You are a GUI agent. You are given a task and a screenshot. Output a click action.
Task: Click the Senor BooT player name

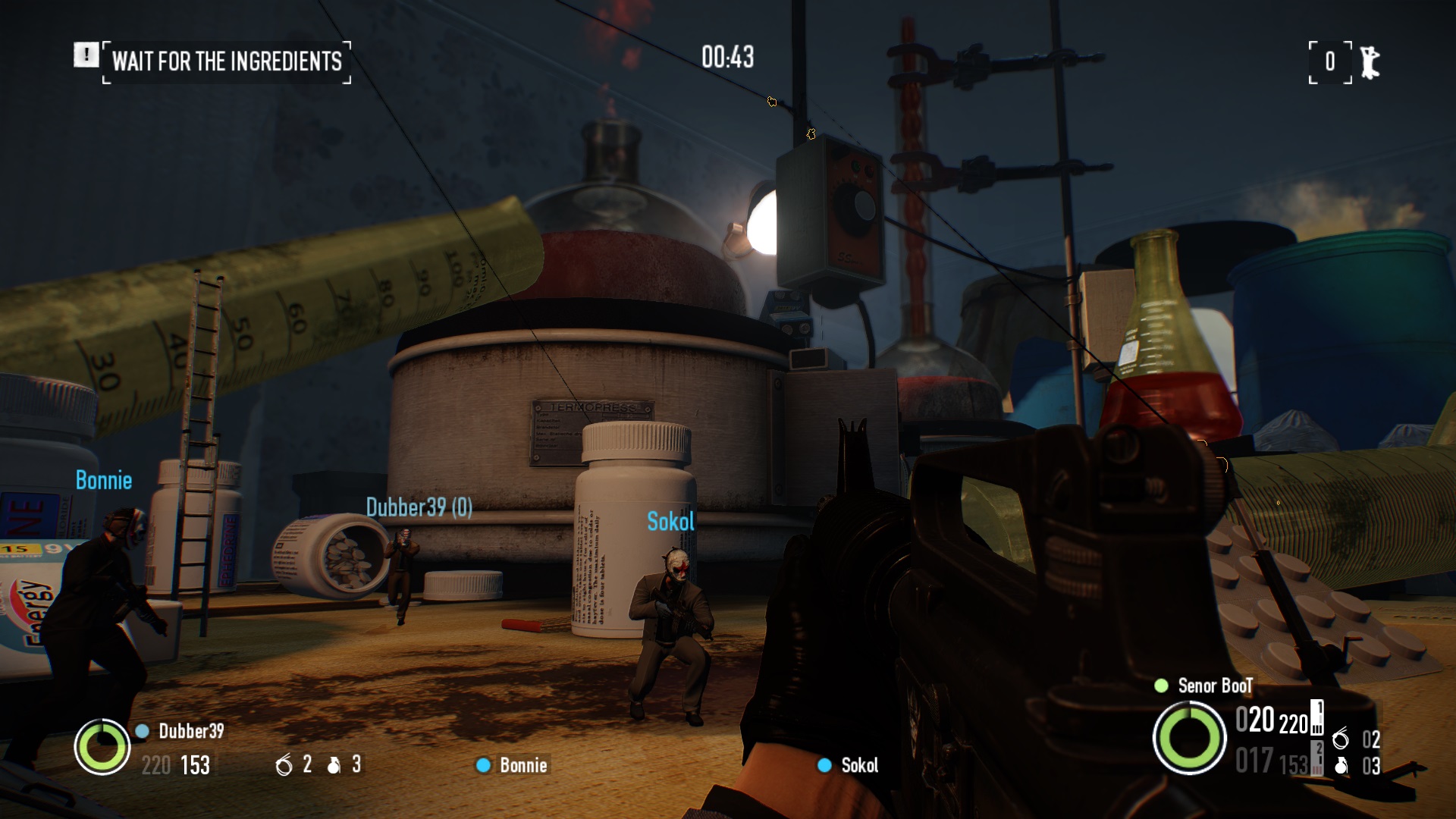[1214, 686]
